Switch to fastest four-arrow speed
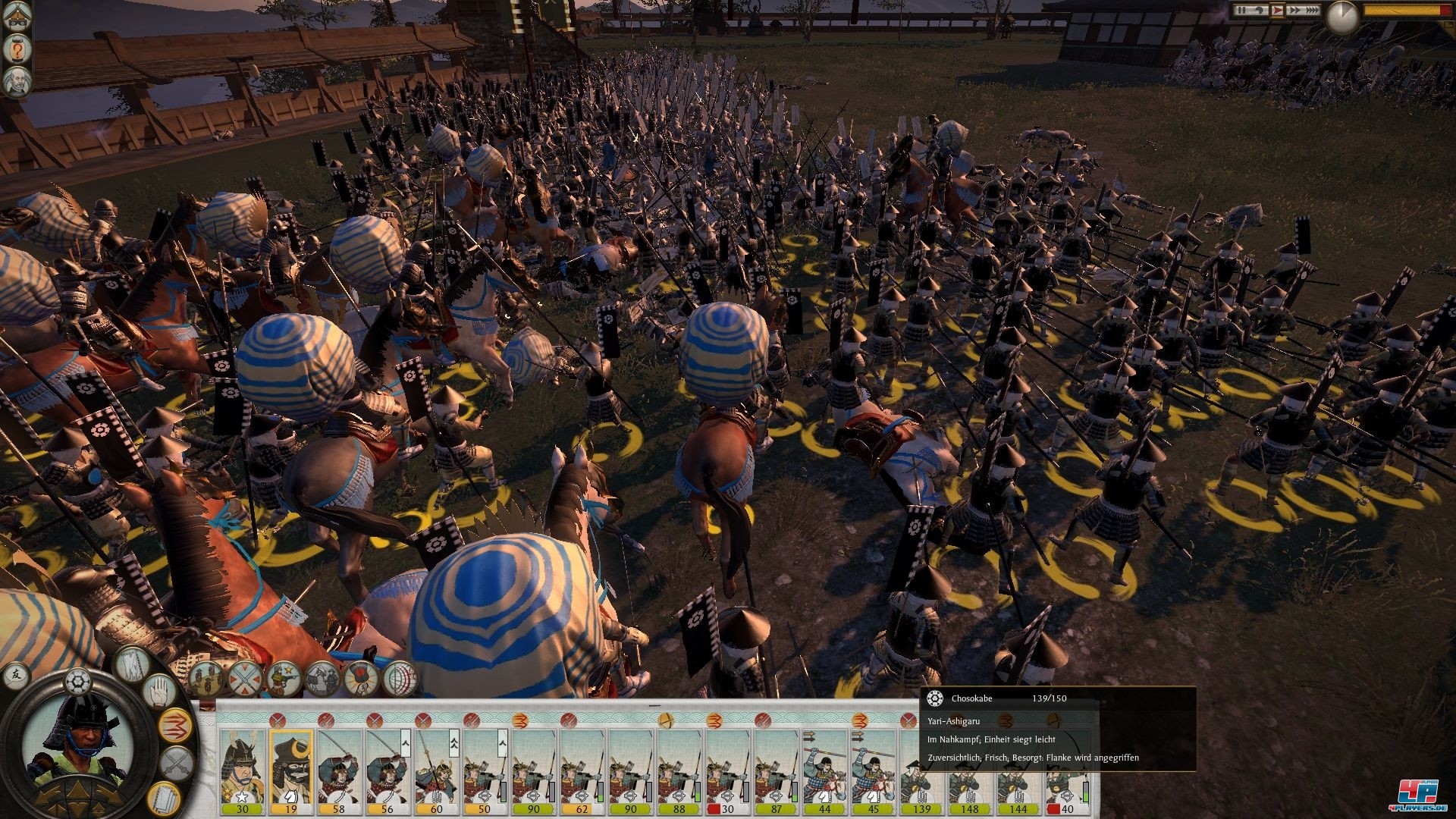This screenshot has height=819, width=1456. 1311,11
